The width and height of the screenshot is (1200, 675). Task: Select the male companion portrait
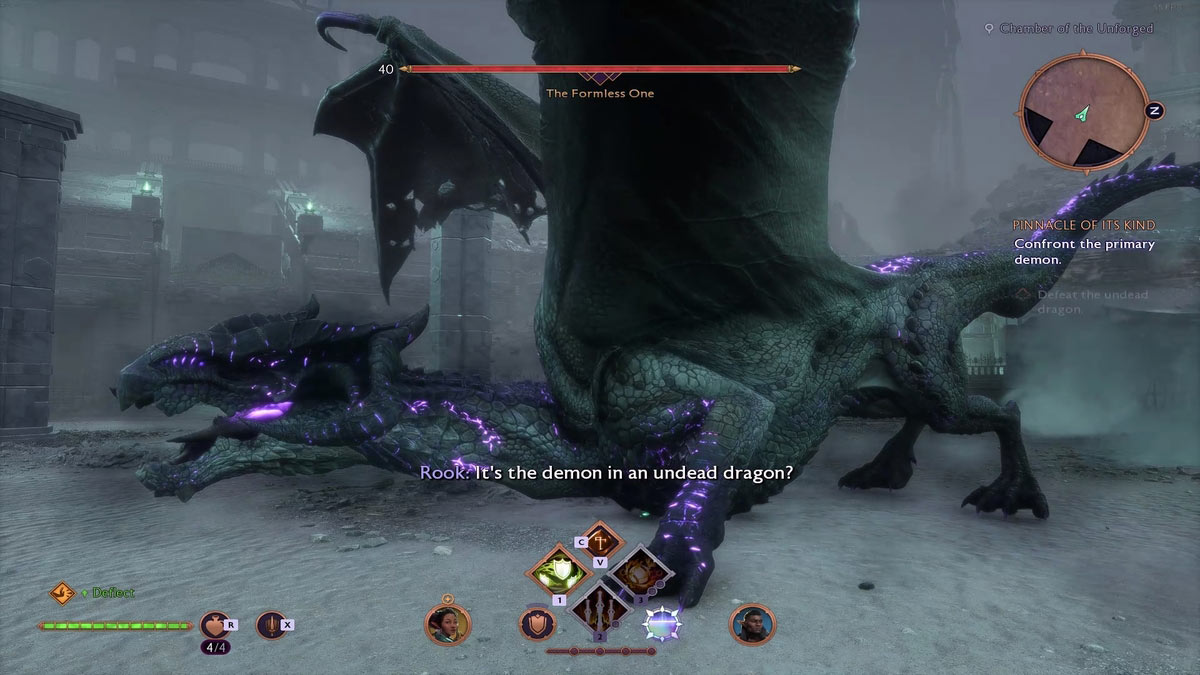[x=751, y=624]
